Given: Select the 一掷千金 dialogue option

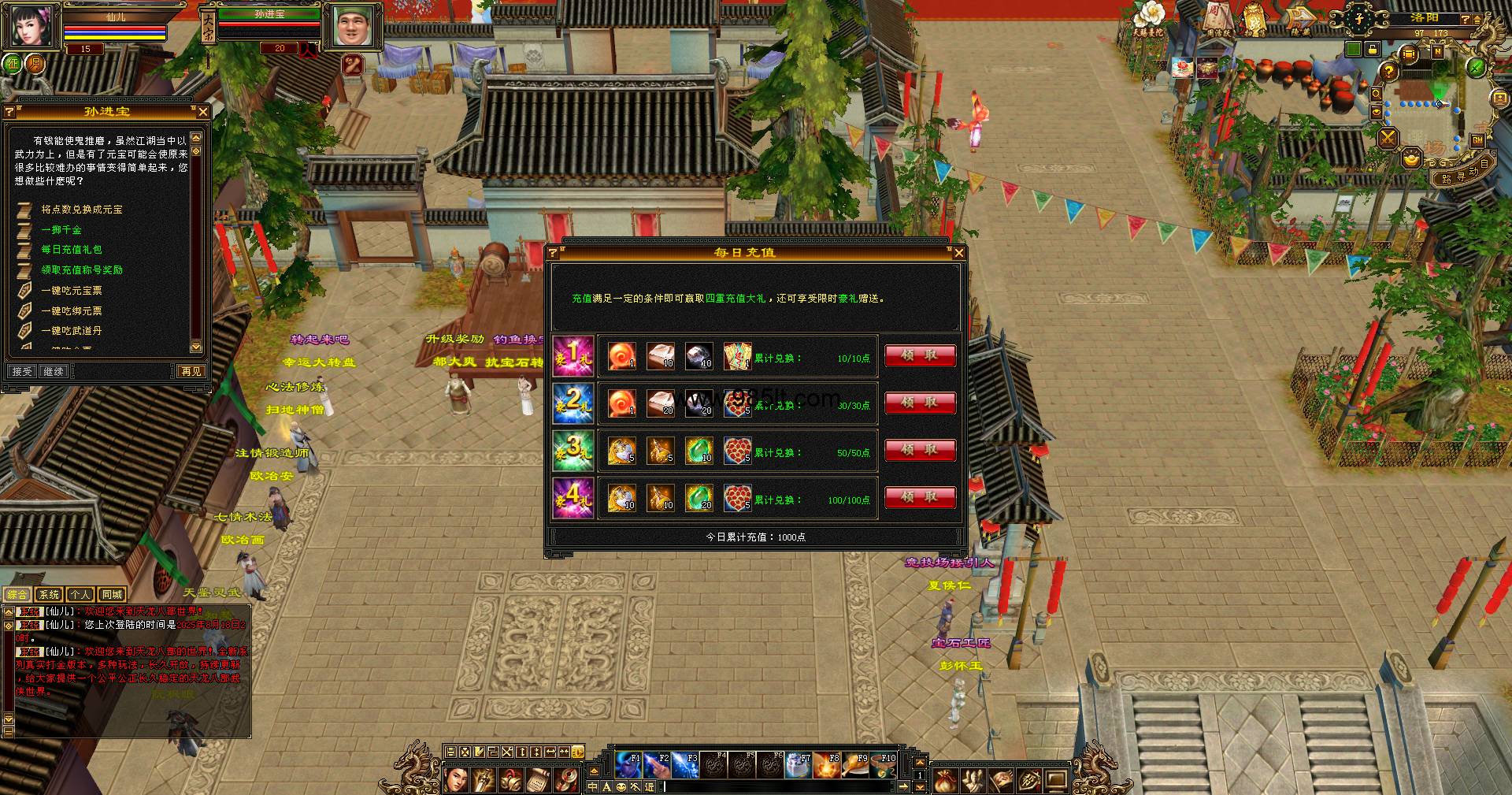Looking at the screenshot, I should [x=61, y=230].
